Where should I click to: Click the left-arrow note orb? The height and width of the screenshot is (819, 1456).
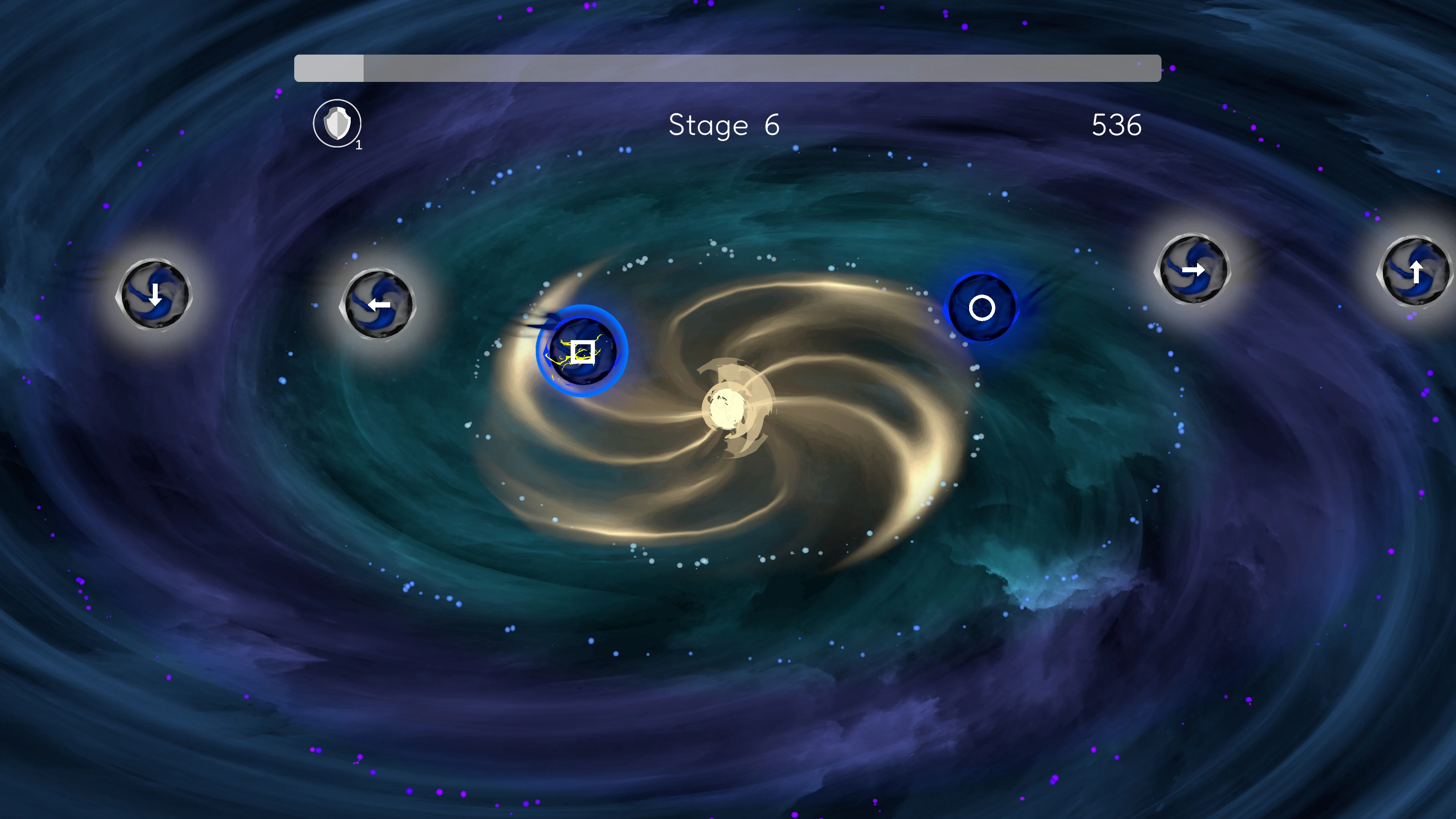379,305
